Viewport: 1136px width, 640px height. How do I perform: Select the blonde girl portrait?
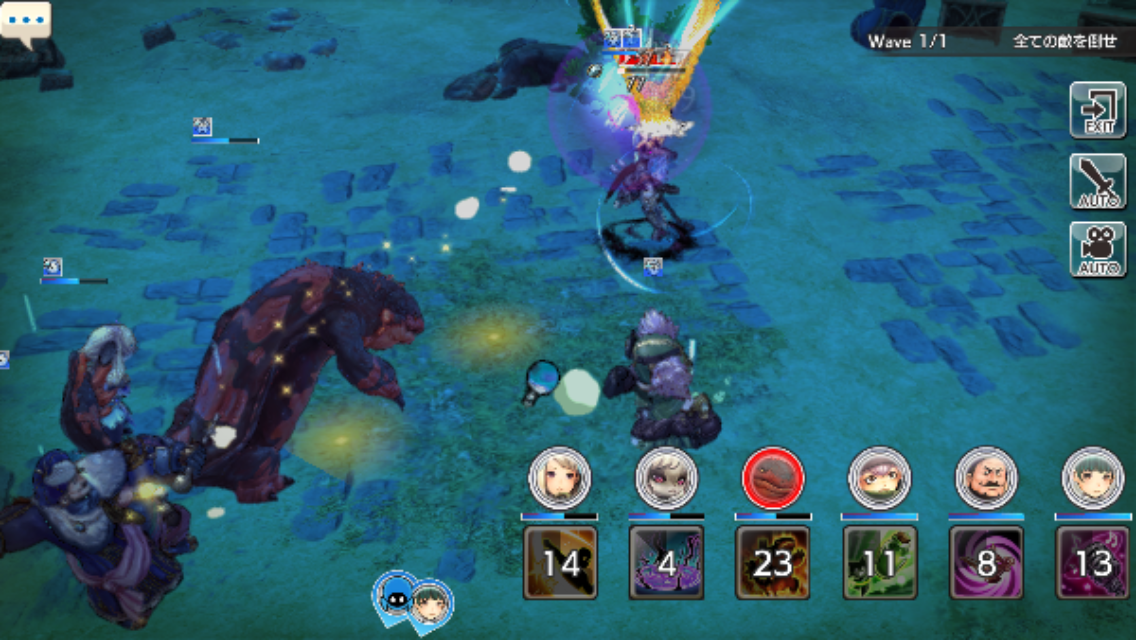click(x=559, y=478)
